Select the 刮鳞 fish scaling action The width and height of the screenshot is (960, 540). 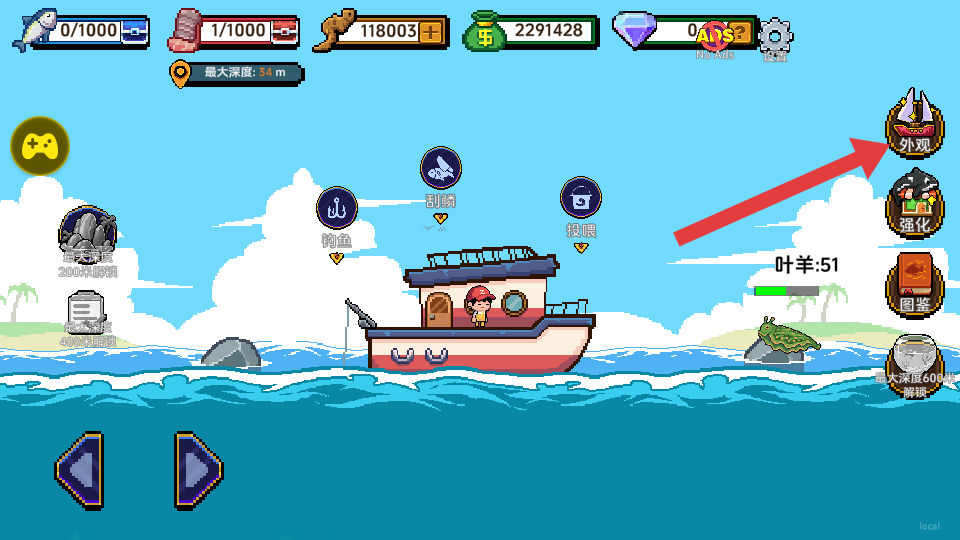click(440, 169)
